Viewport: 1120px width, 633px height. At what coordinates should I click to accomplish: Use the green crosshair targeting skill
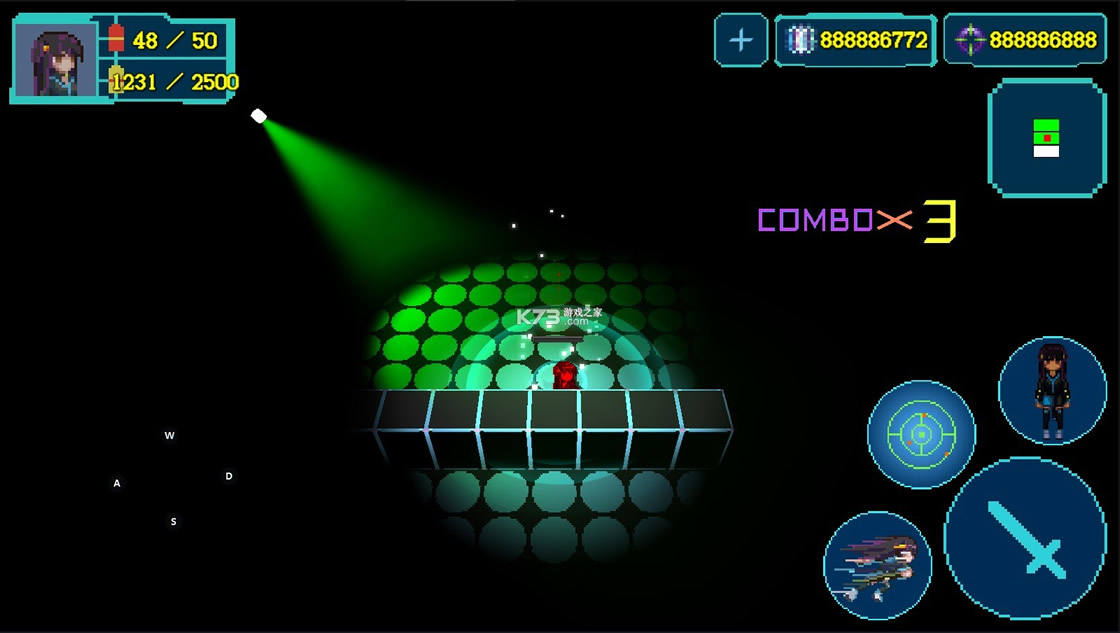coord(921,434)
